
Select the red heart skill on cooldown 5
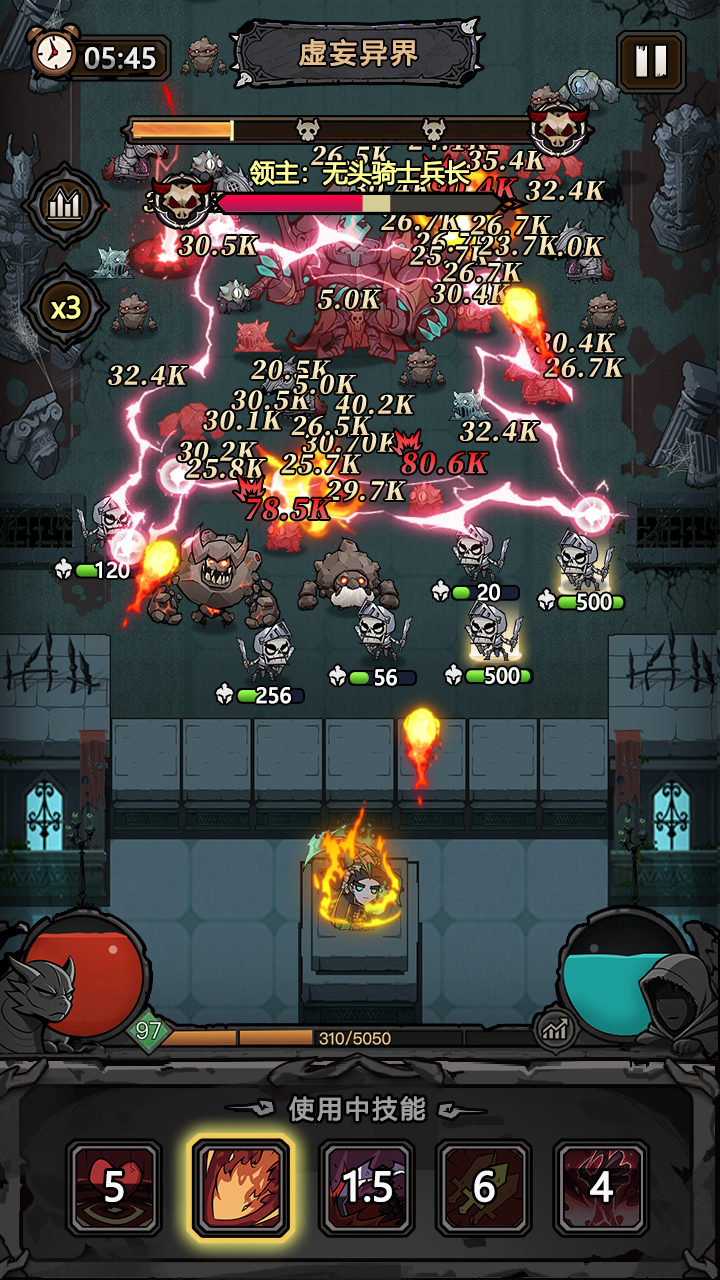click(x=114, y=1187)
